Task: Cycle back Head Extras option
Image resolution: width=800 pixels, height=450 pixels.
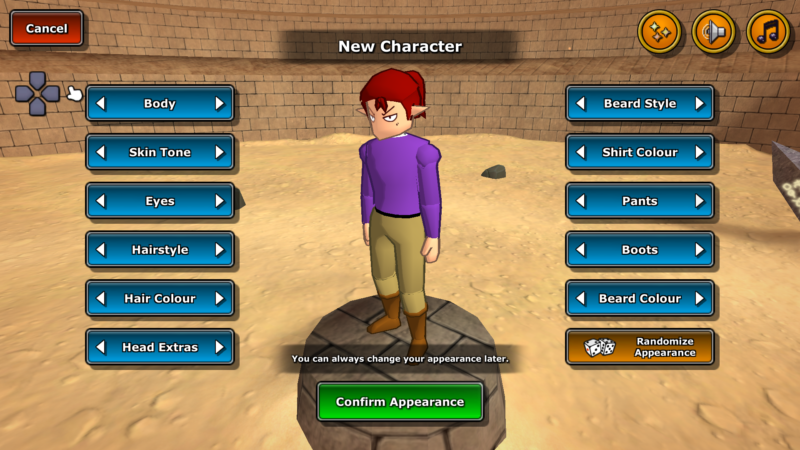Action: click(101, 347)
